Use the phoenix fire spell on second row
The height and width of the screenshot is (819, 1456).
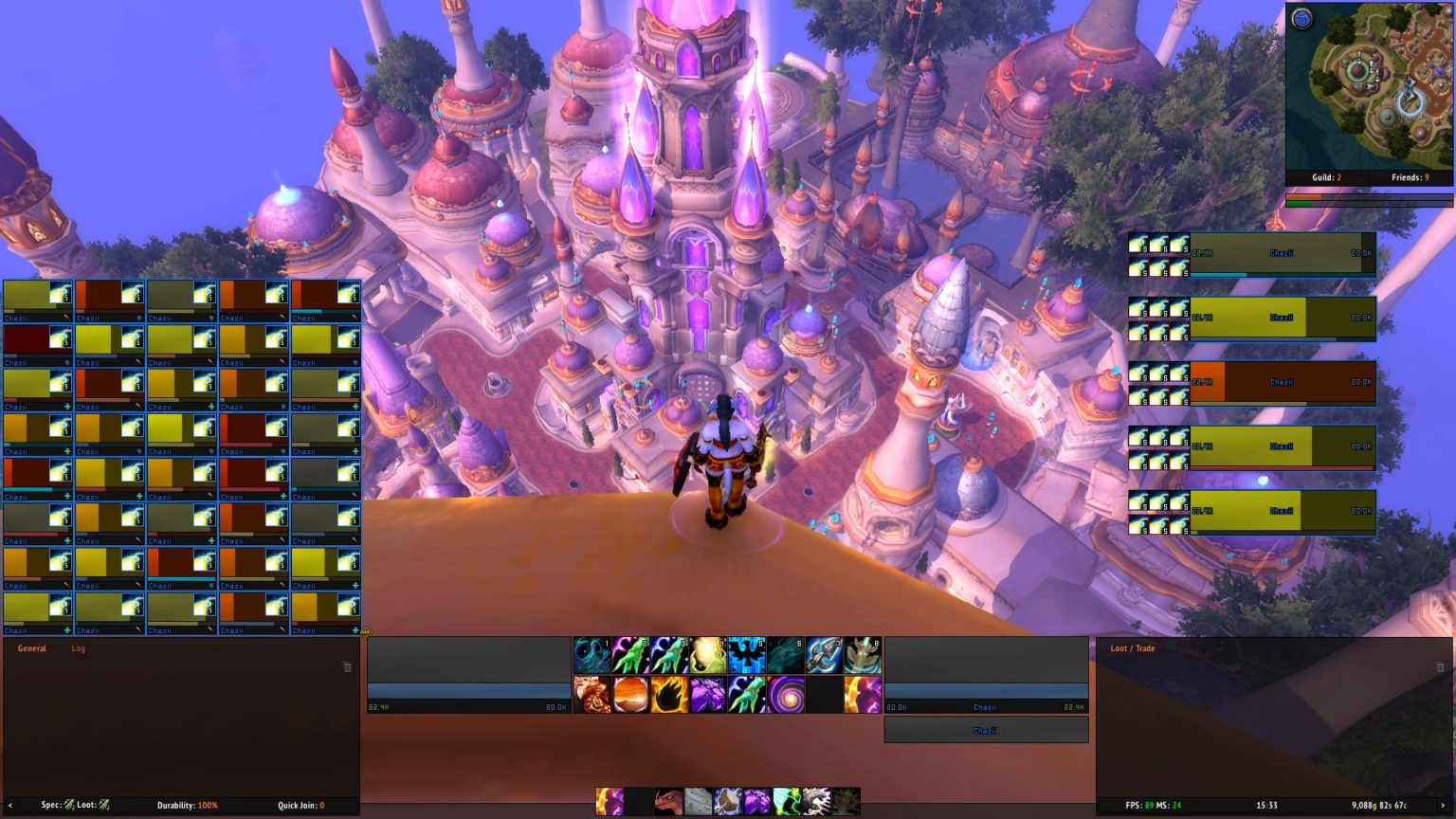click(x=591, y=693)
